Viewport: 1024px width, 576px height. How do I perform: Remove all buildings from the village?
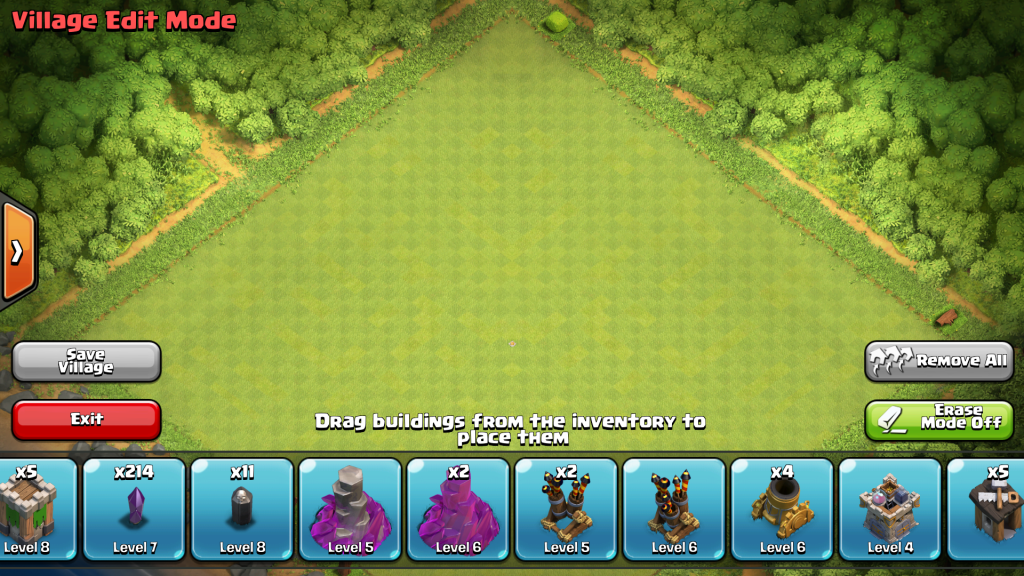[x=939, y=361]
